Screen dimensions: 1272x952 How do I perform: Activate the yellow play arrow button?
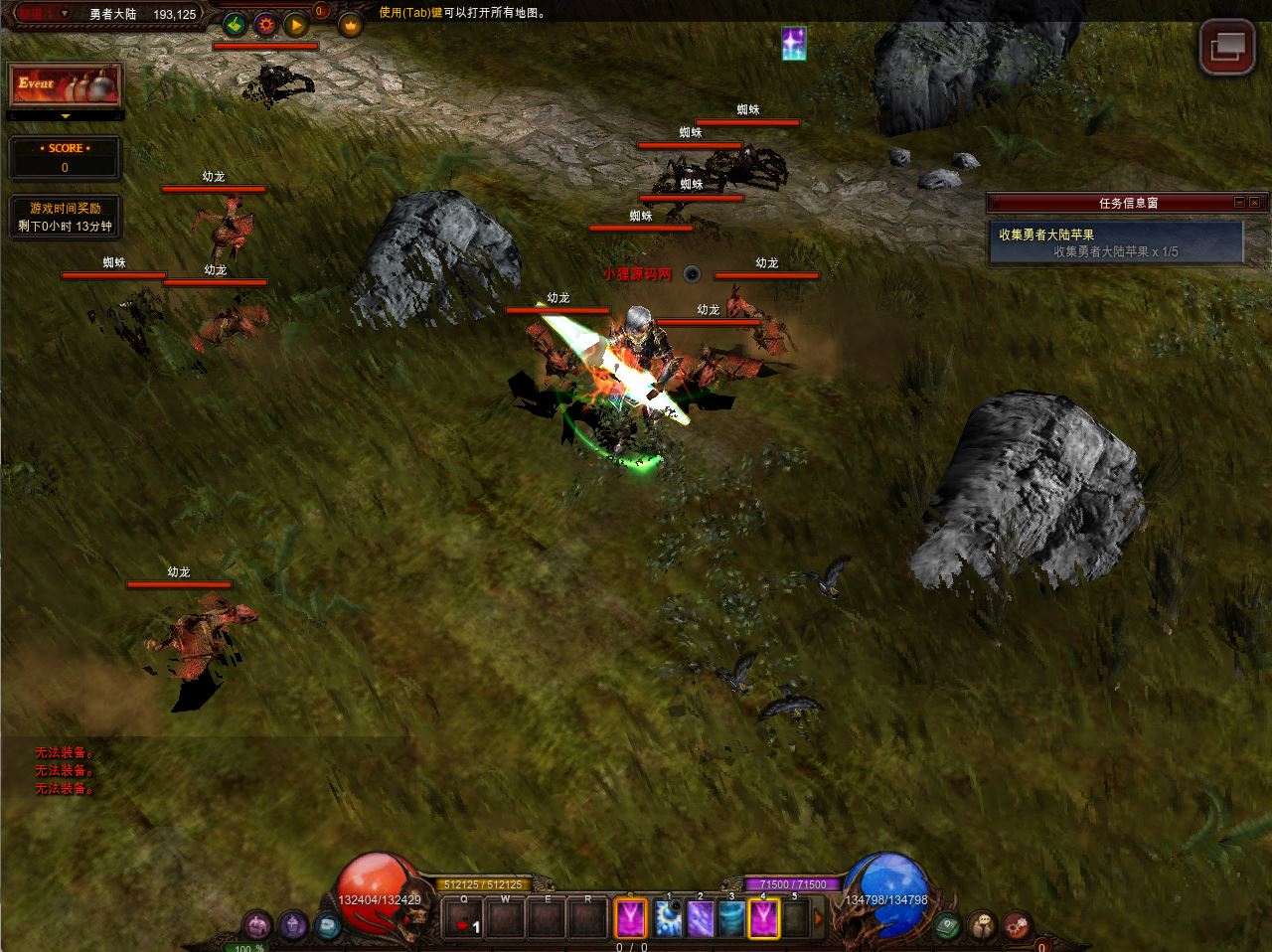point(295,24)
